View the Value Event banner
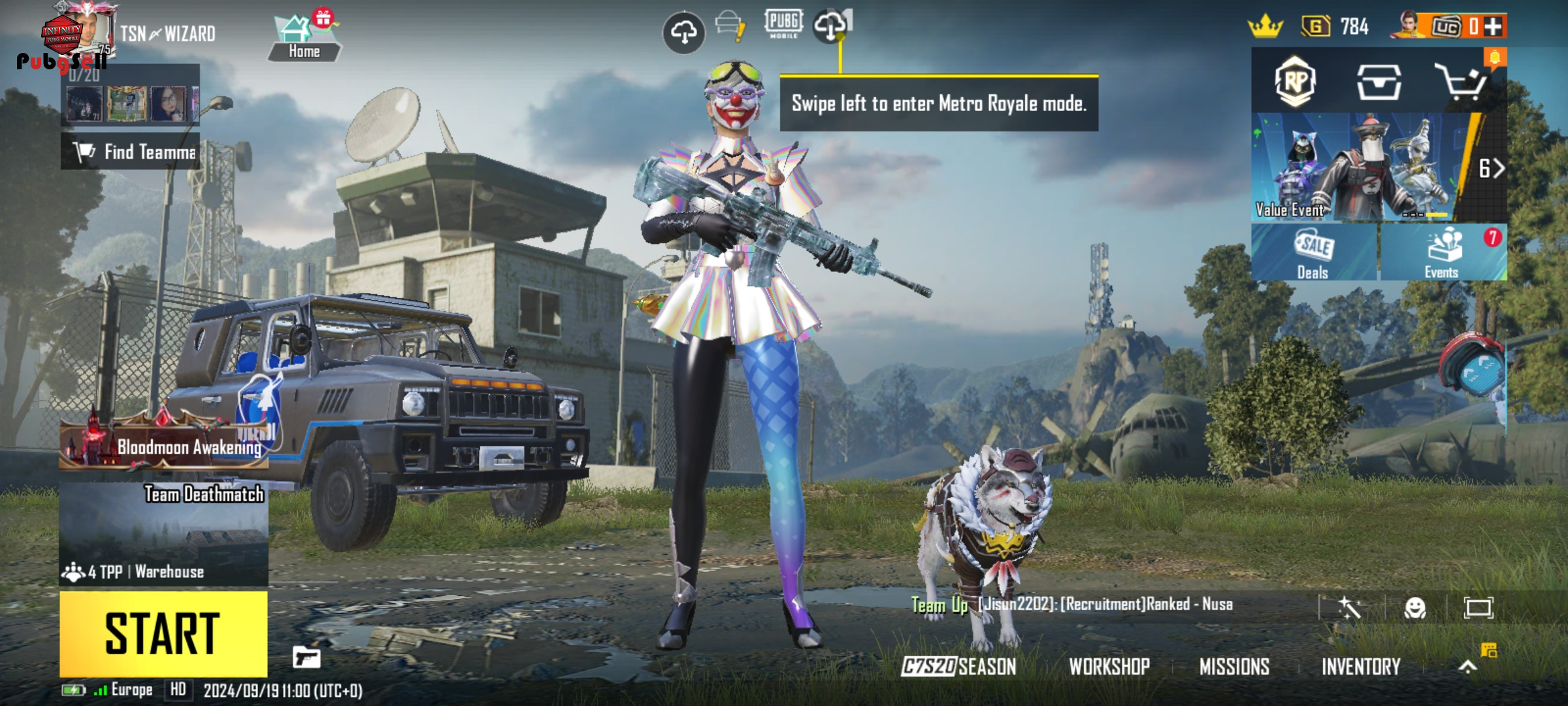1568x706 pixels. pyautogui.click(x=1359, y=168)
